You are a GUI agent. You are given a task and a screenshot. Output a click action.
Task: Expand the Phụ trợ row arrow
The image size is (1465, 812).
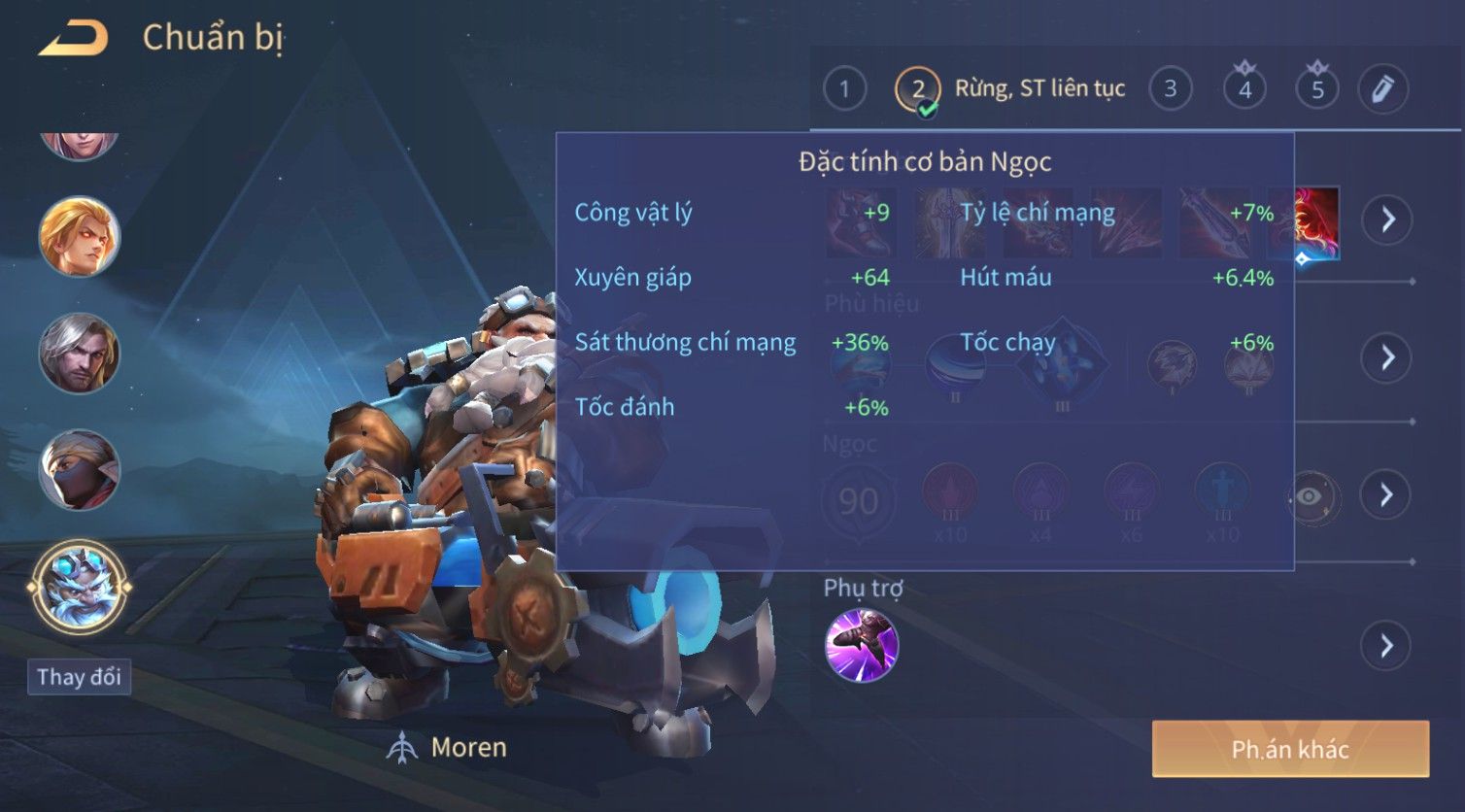(1386, 646)
